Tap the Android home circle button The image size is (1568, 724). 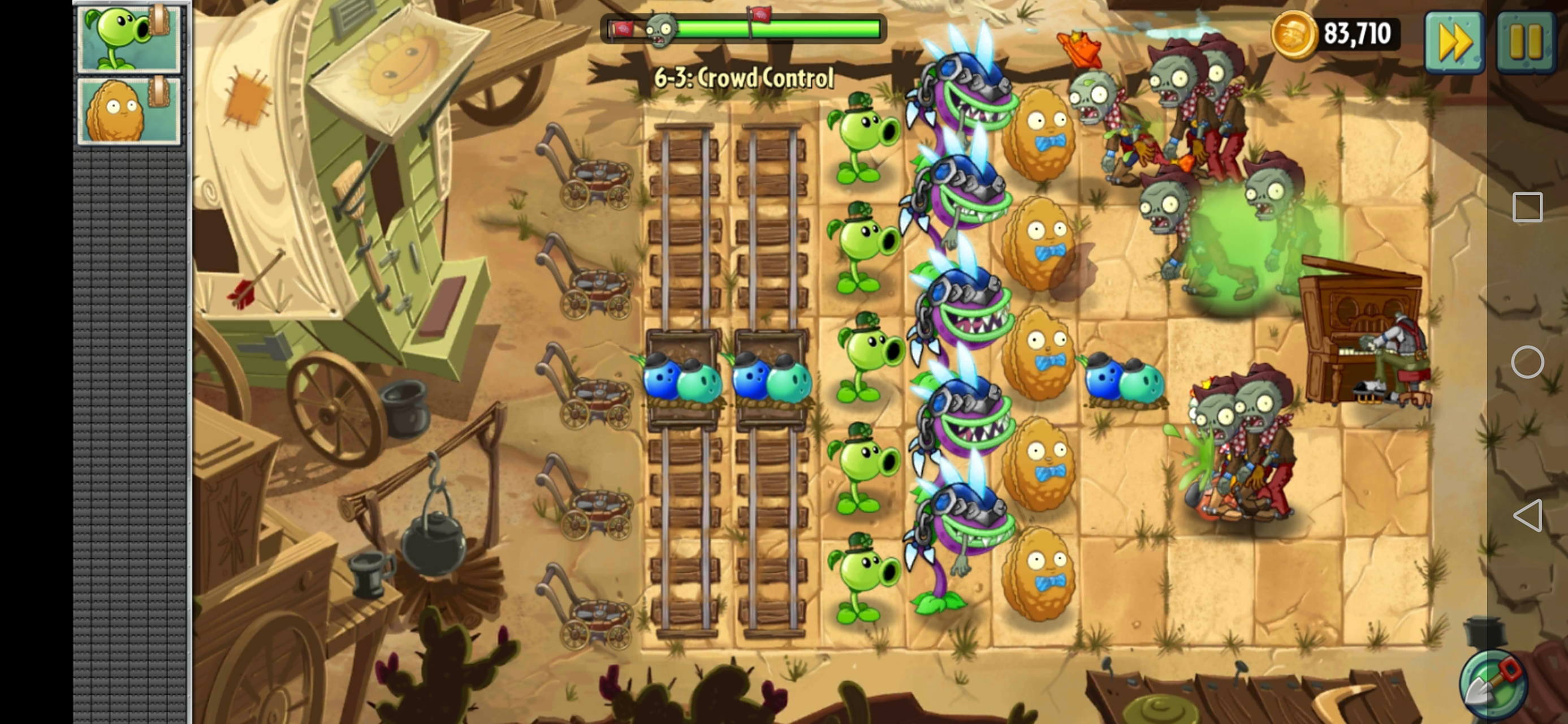click(1527, 363)
